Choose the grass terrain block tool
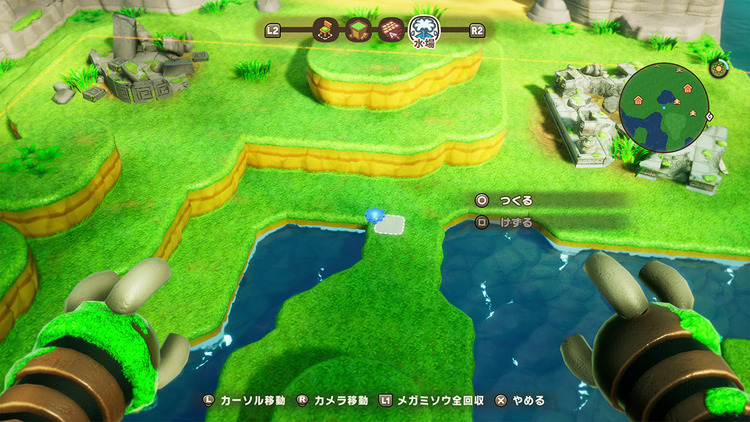The width and height of the screenshot is (750, 422). (x=357, y=30)
